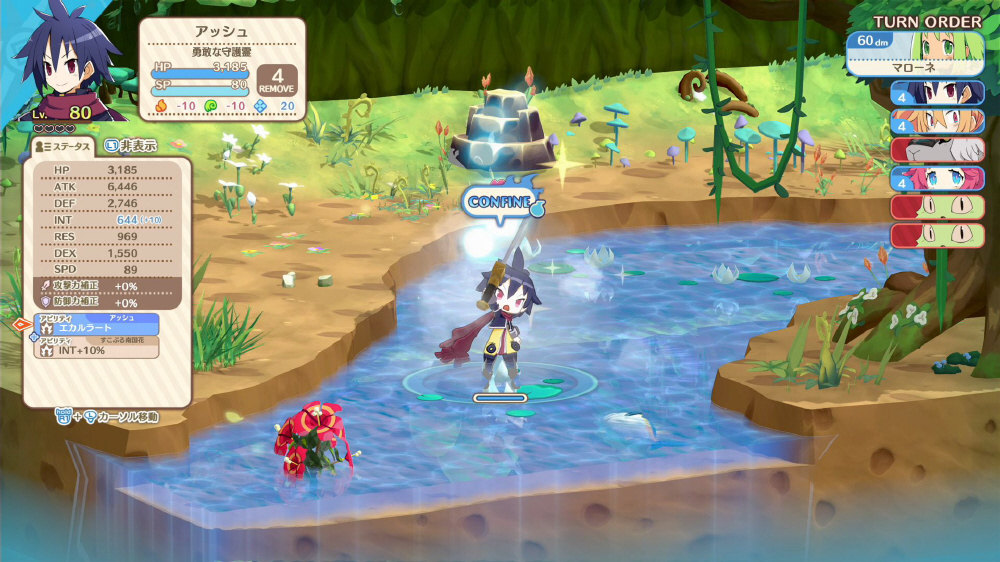Click the CONFINE action bubble
Viewport: 1000px width, 562px height.
point(501,201)
